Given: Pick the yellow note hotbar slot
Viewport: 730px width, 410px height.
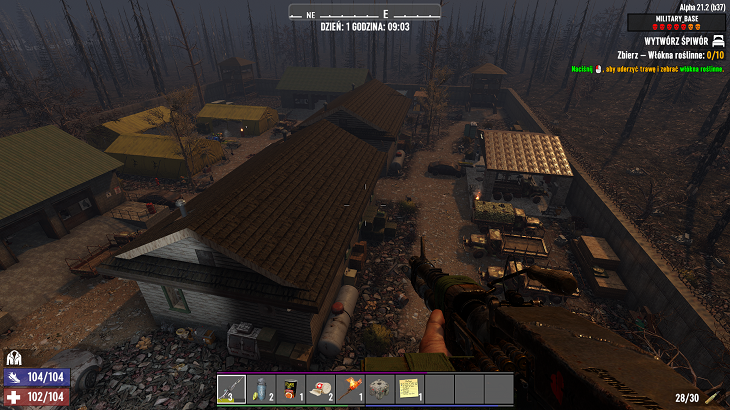Looking at the screenshot, I should pyautogui.click(x=408, y=388).
